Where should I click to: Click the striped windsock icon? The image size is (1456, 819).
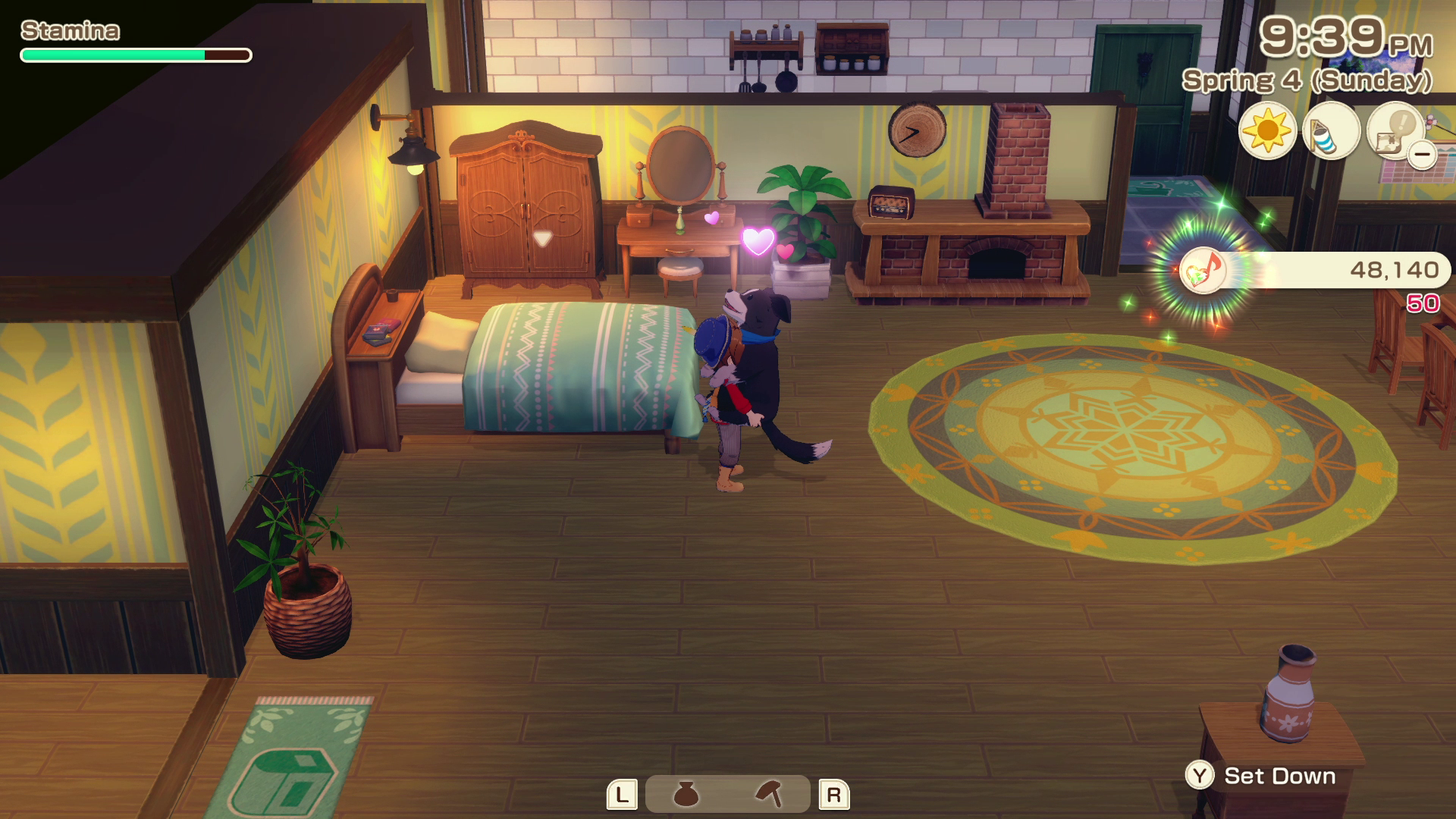(x=1331, y=130)
